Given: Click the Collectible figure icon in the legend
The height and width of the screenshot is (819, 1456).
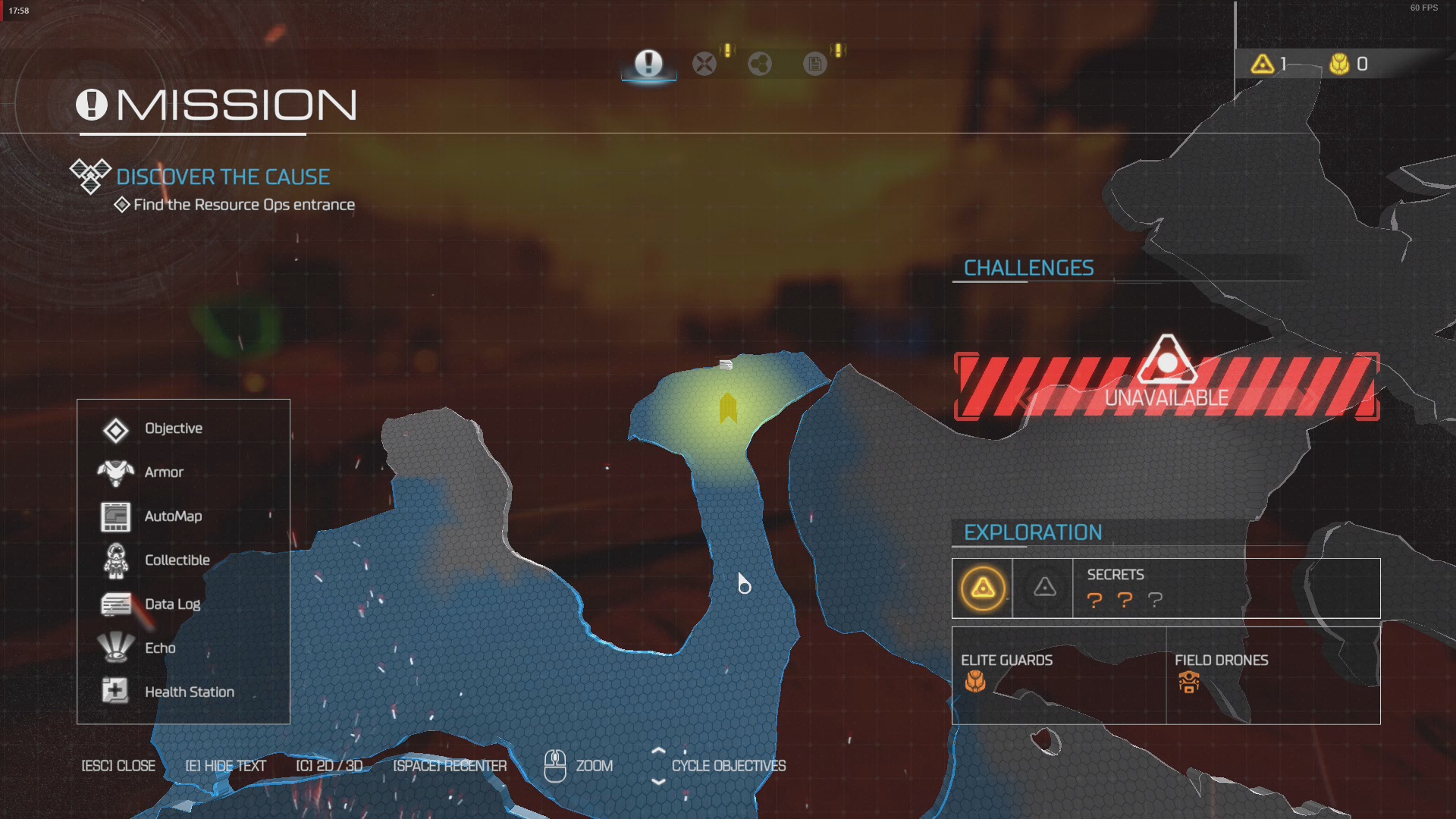Looking at the screenshot, I should (115, 560).
